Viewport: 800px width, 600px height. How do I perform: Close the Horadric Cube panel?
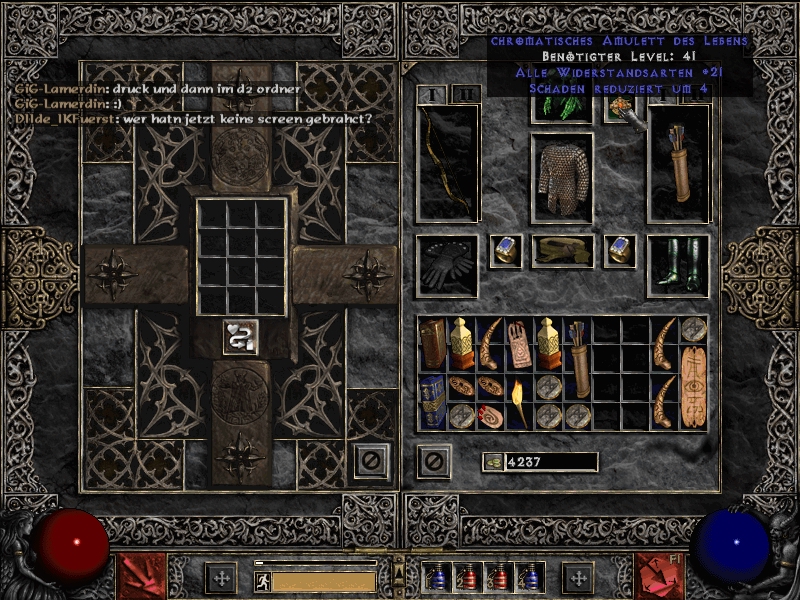[x=371, y=461]
